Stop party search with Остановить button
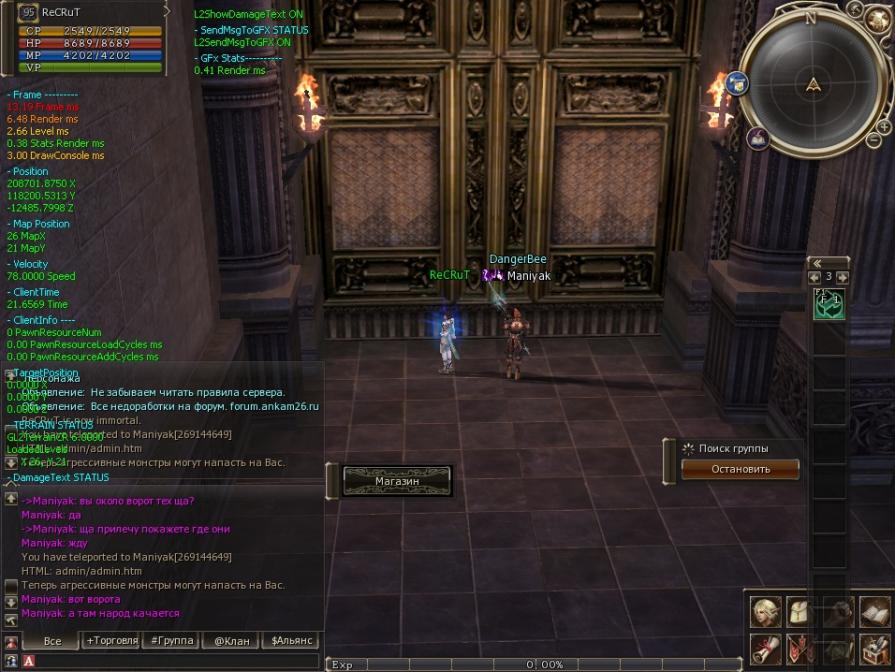This screenshot has width=895, height=672. click(x=740, y=469)
